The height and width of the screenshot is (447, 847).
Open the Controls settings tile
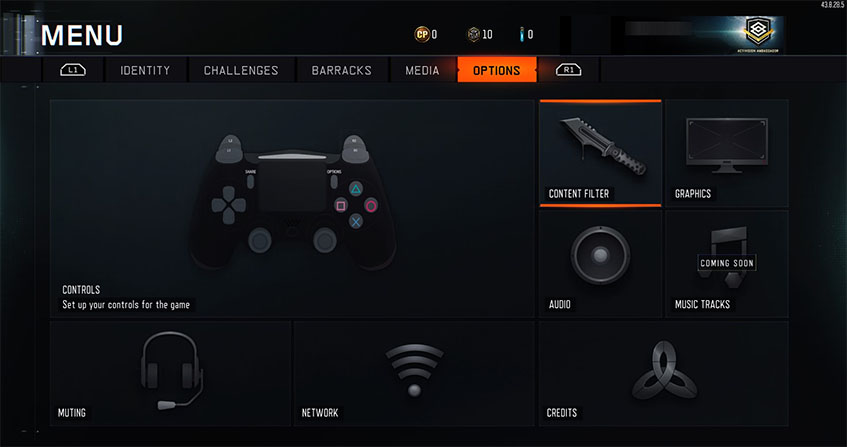click(x=292, y=208)
